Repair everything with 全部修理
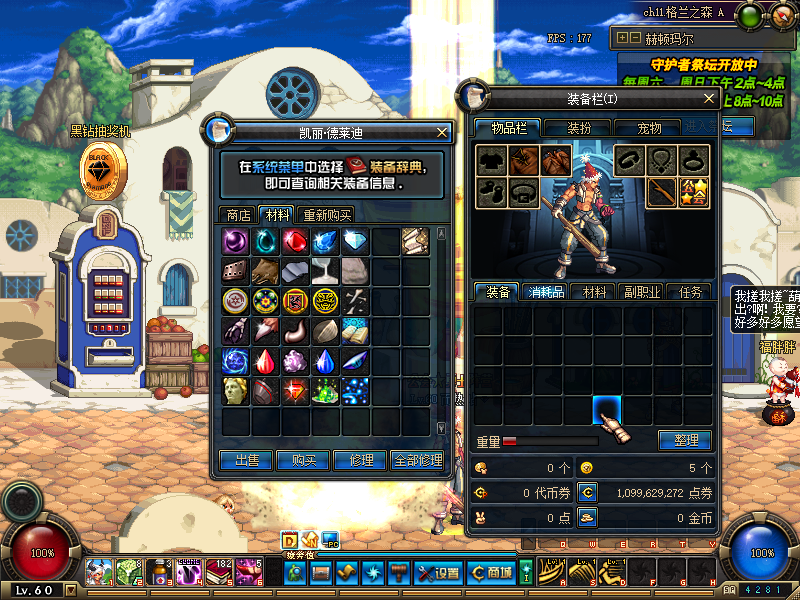Viewport: 800px width, 600px height. [418, 460]
